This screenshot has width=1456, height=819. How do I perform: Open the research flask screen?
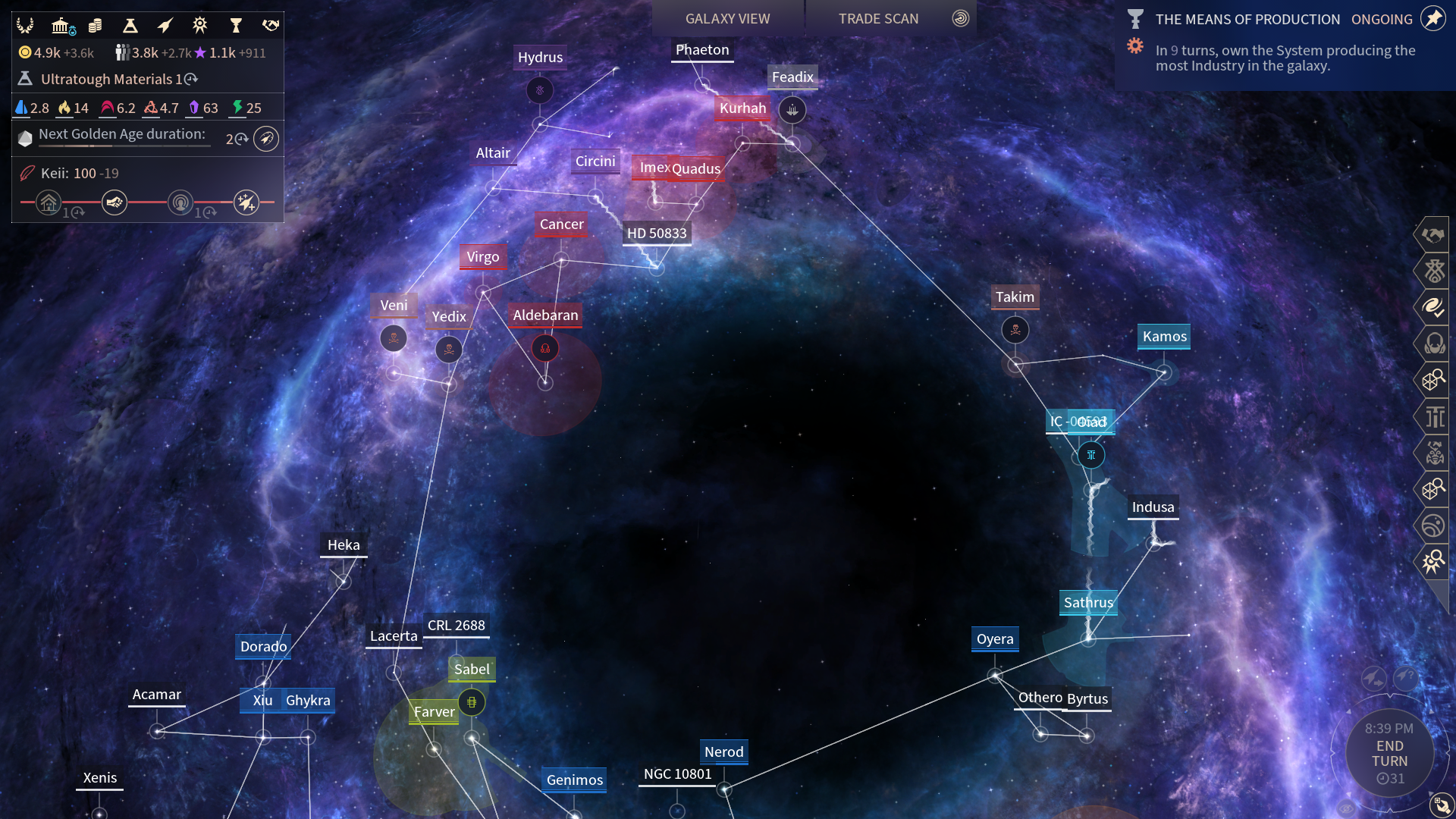point(130,26)
